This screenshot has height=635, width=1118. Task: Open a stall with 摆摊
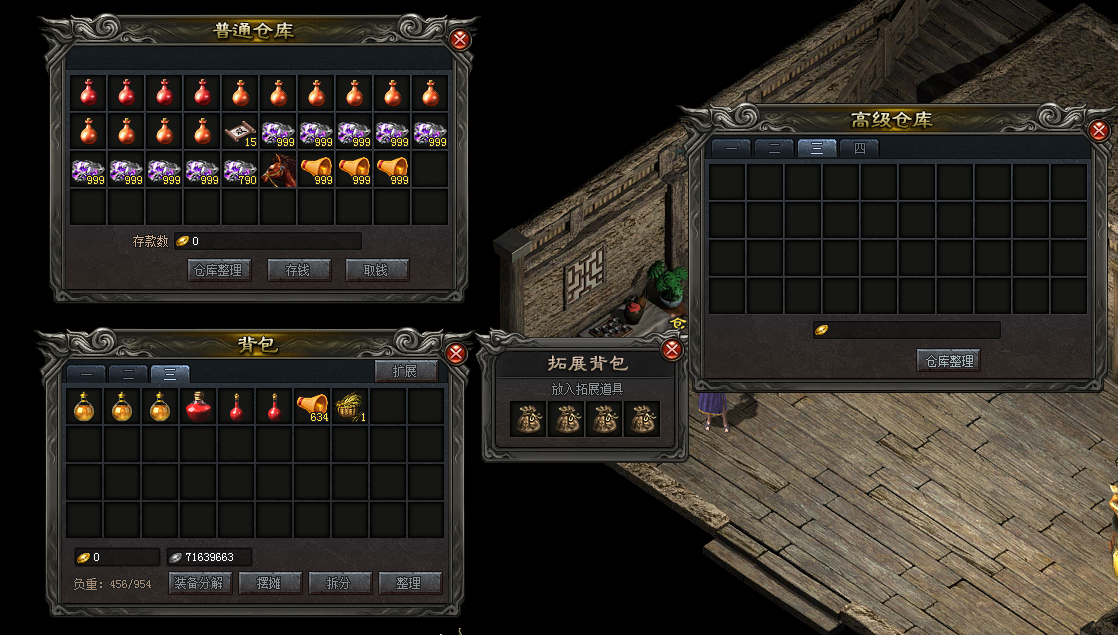point(270,583)
